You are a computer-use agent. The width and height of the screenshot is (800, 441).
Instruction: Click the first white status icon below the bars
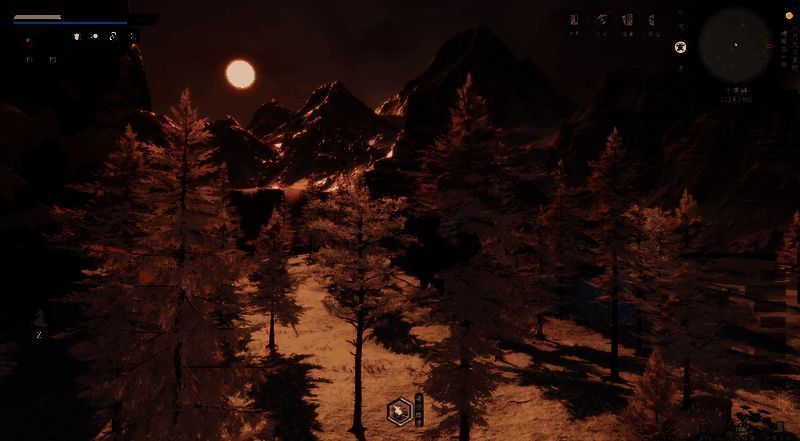coord(77,37)
